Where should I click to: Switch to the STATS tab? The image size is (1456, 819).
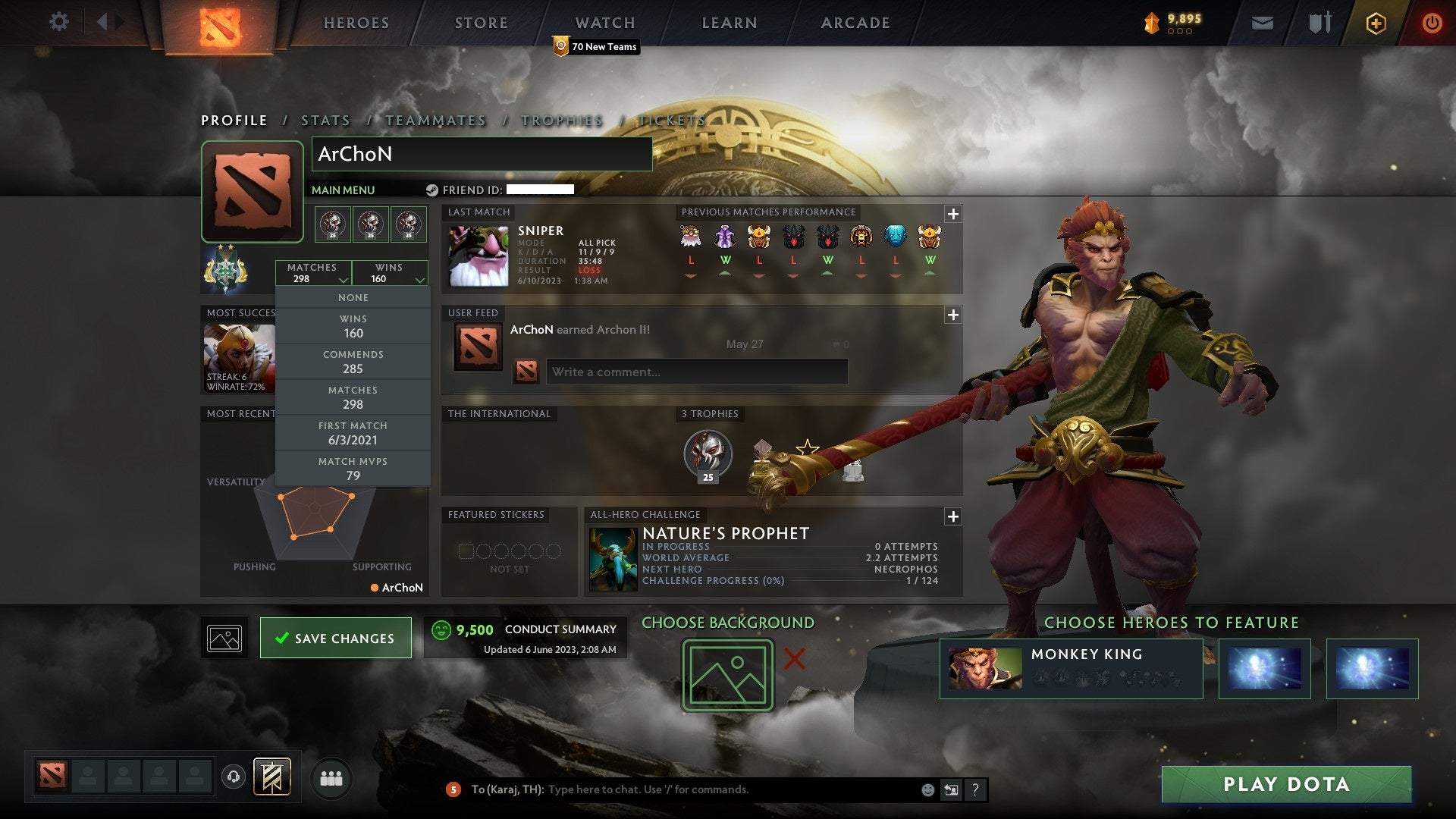[325, 120]
